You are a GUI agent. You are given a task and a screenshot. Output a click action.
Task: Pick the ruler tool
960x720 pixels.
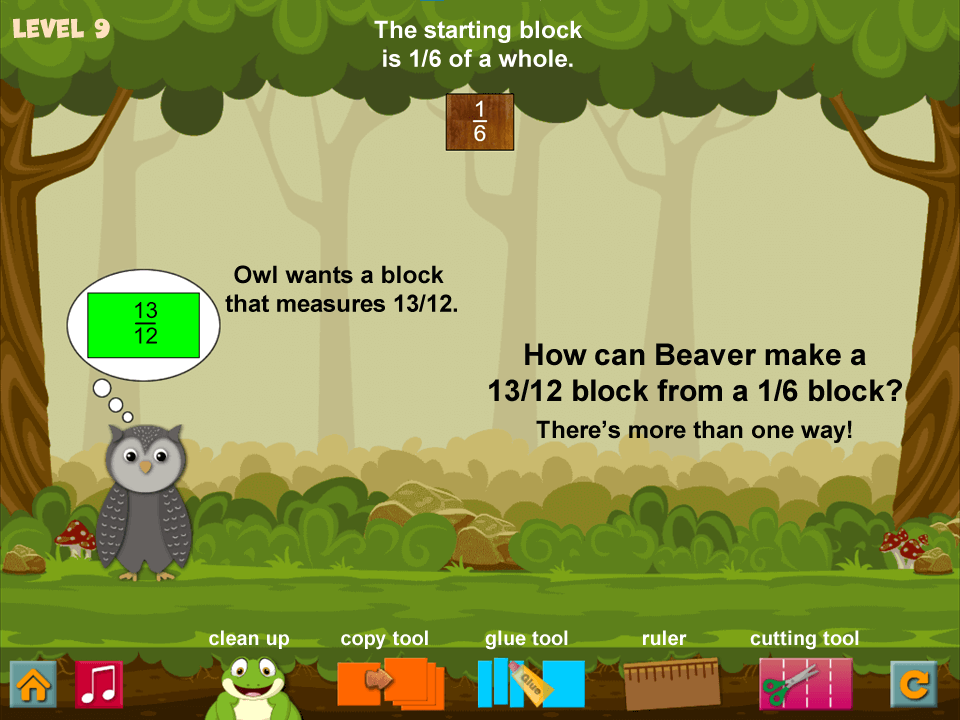(x=671, y=683)
